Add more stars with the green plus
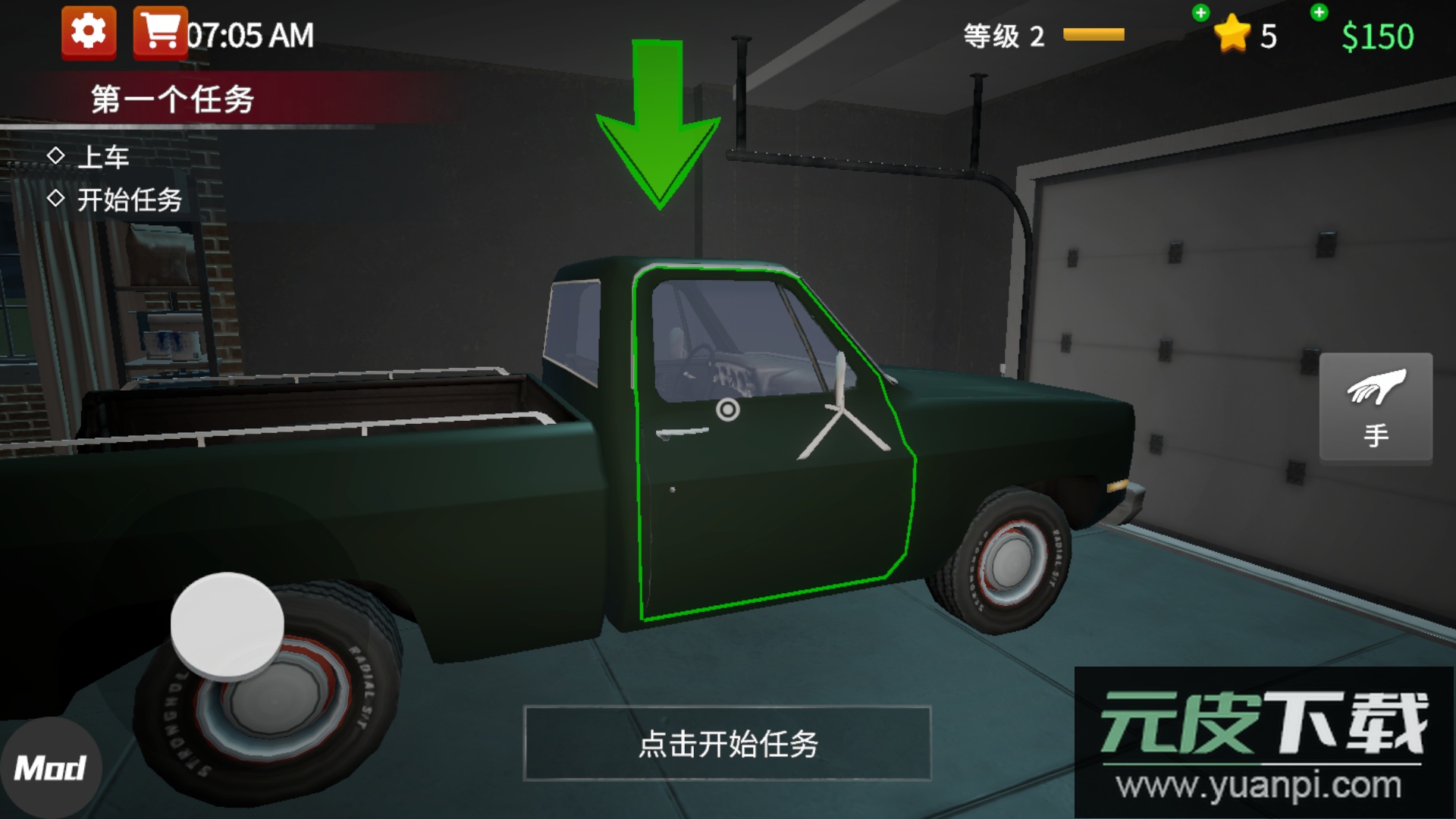This screenshot has height=819, width=1456. [x=1200, y=13]
